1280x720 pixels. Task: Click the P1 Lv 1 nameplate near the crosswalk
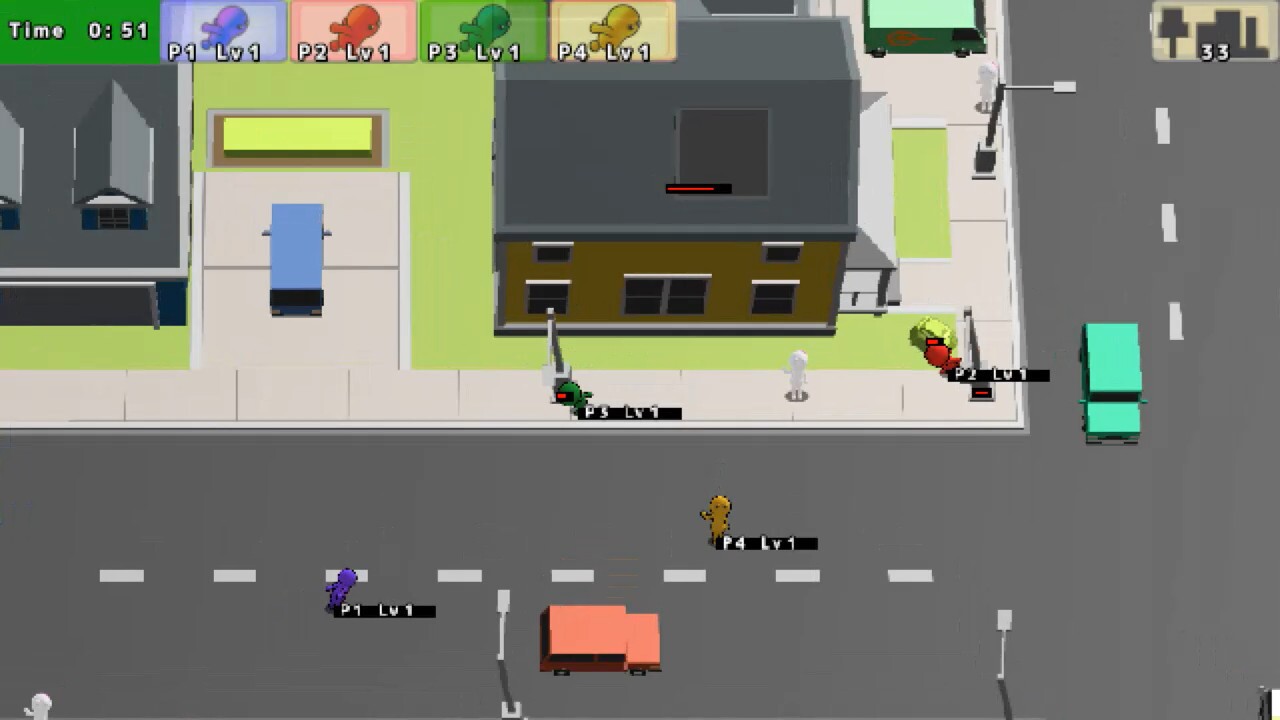point(382,610)
